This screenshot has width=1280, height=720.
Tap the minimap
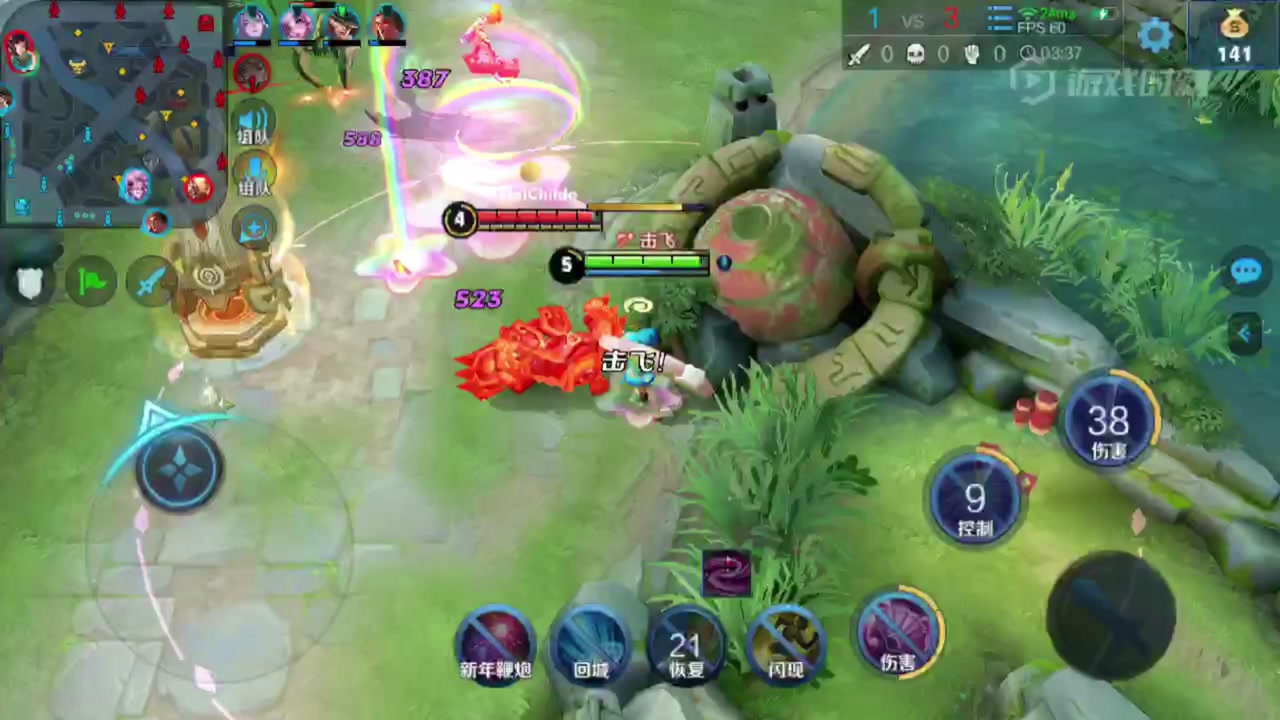tap(110, 110)
